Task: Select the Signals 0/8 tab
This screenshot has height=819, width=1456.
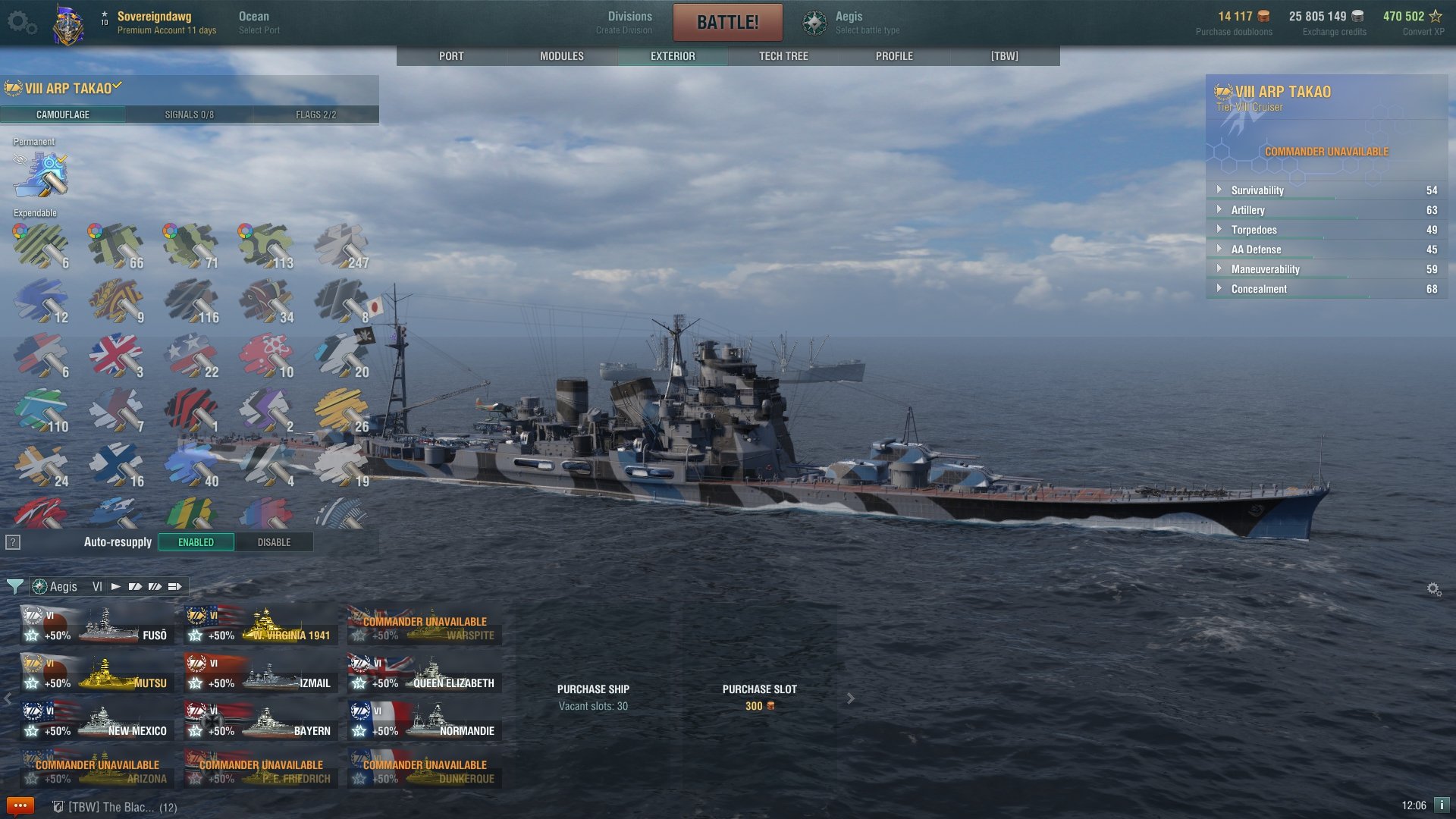Action: (x=189, y=115)
